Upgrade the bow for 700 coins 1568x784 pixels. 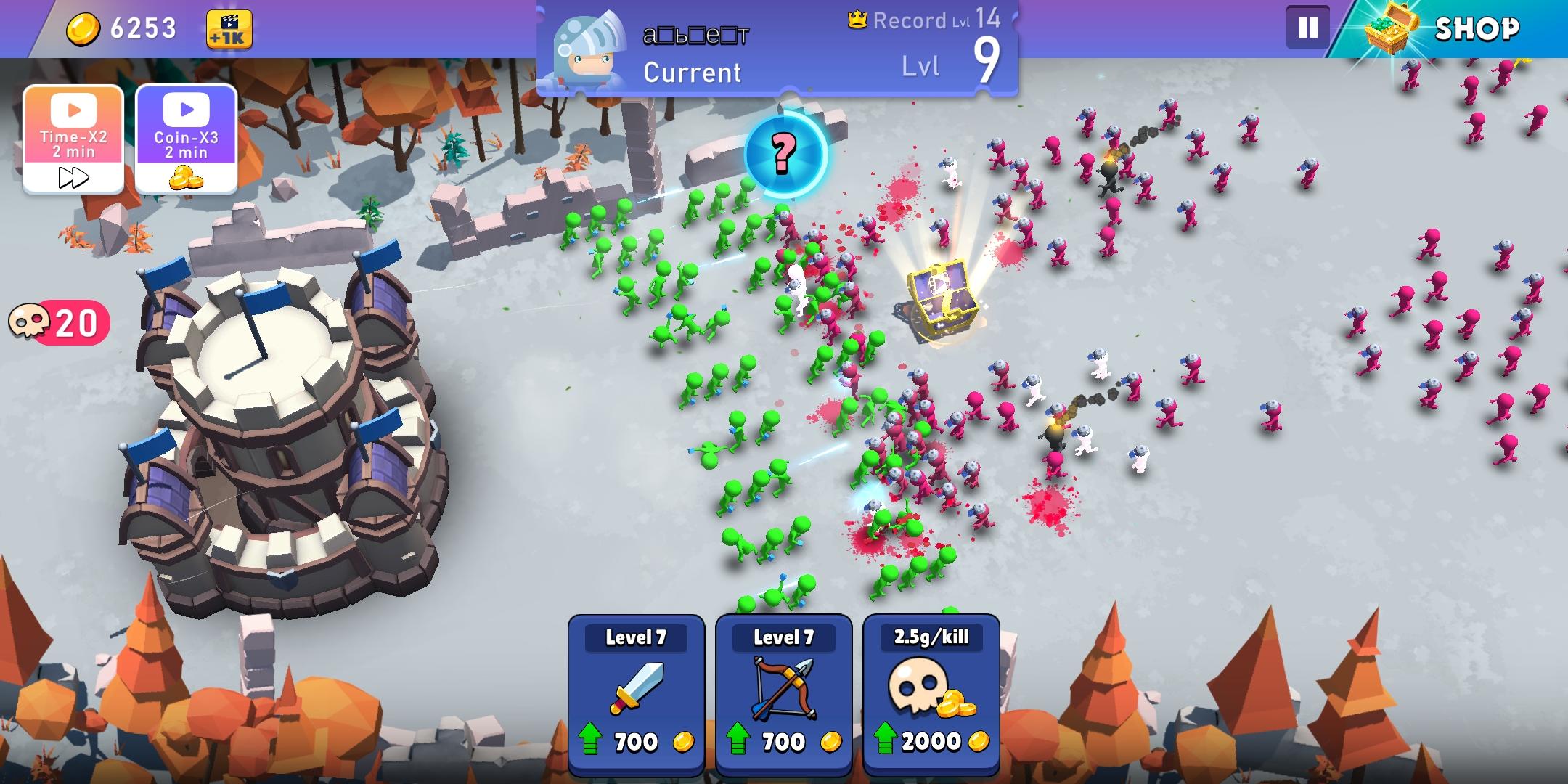click(x=783, y=695)
